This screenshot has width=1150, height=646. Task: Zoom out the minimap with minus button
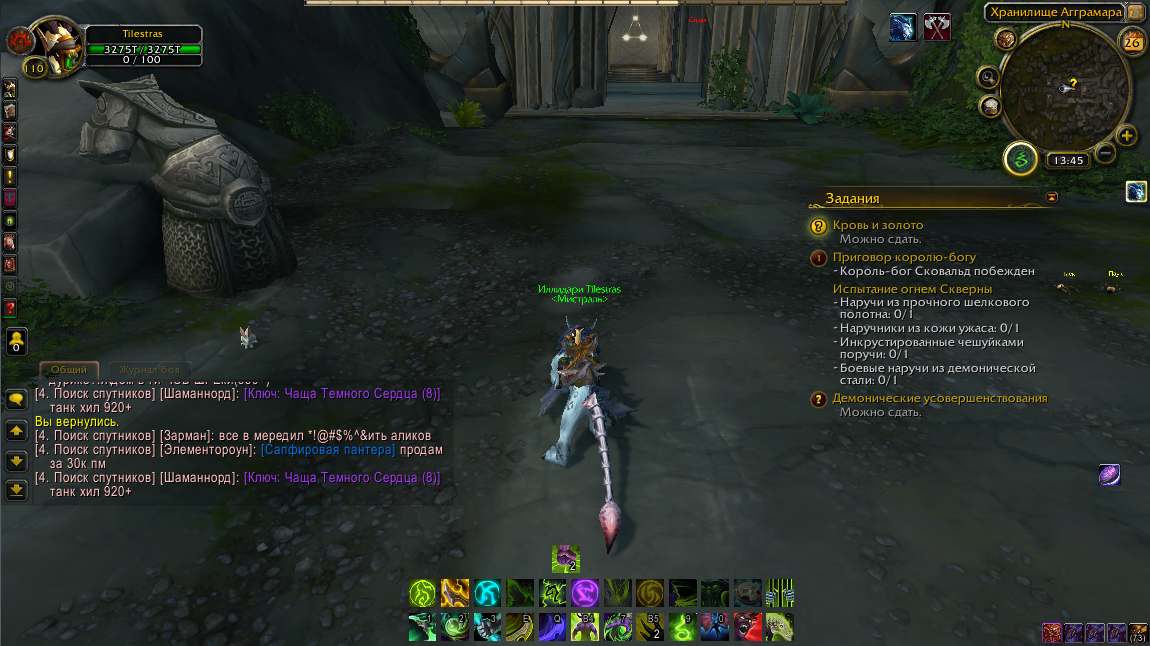pos(1105,153)
